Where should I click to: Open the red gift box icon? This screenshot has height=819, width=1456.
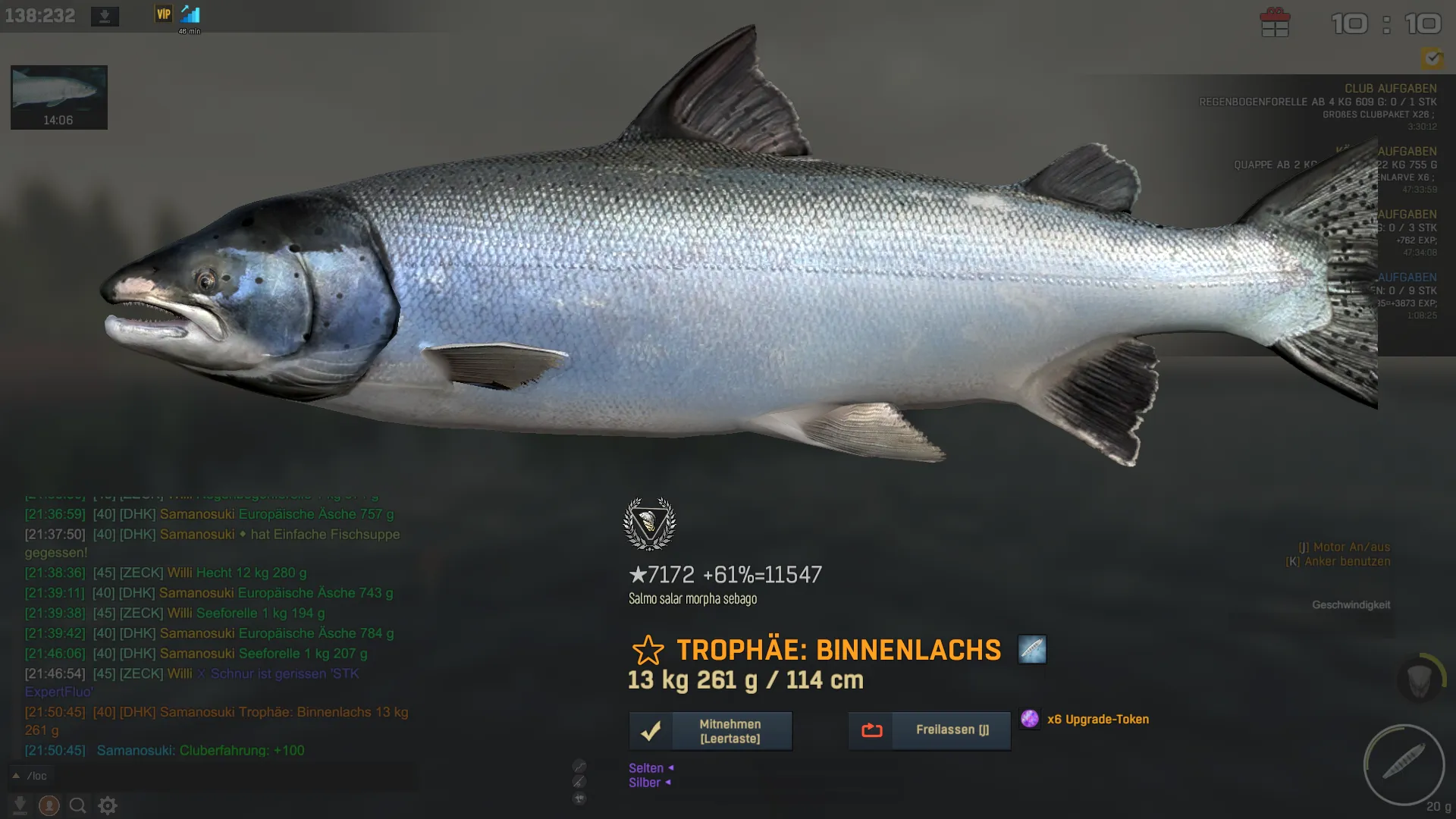tap(1275, 23)
